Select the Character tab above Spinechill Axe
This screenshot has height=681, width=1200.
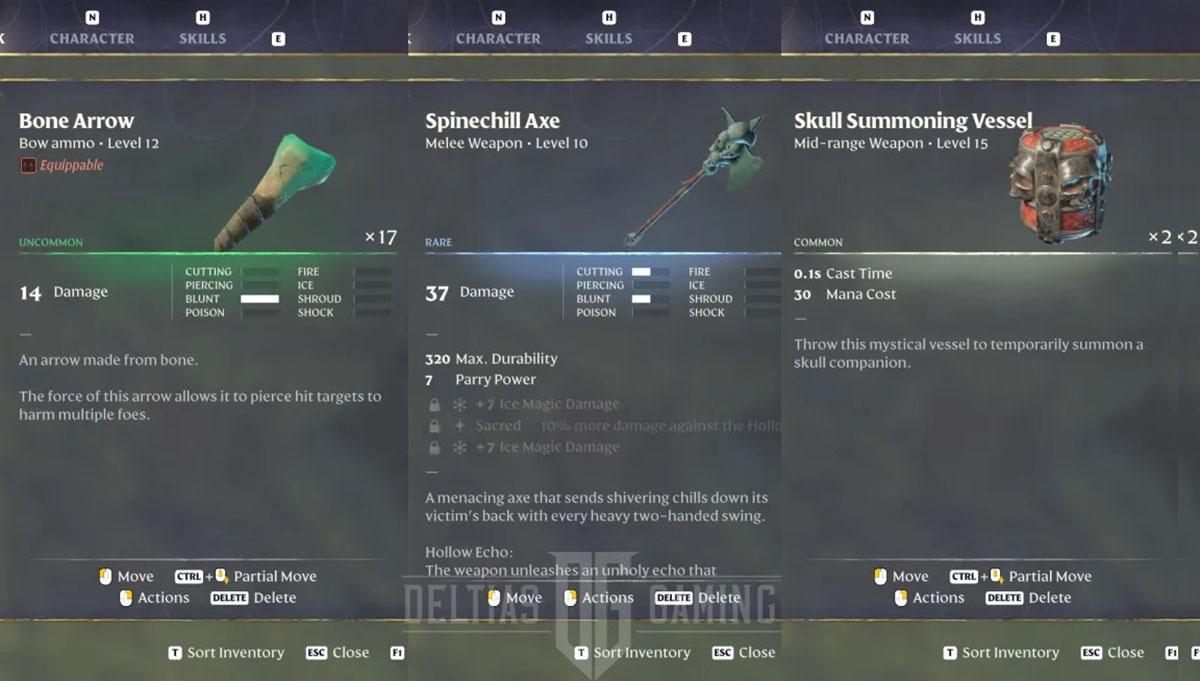click(498, 38)
